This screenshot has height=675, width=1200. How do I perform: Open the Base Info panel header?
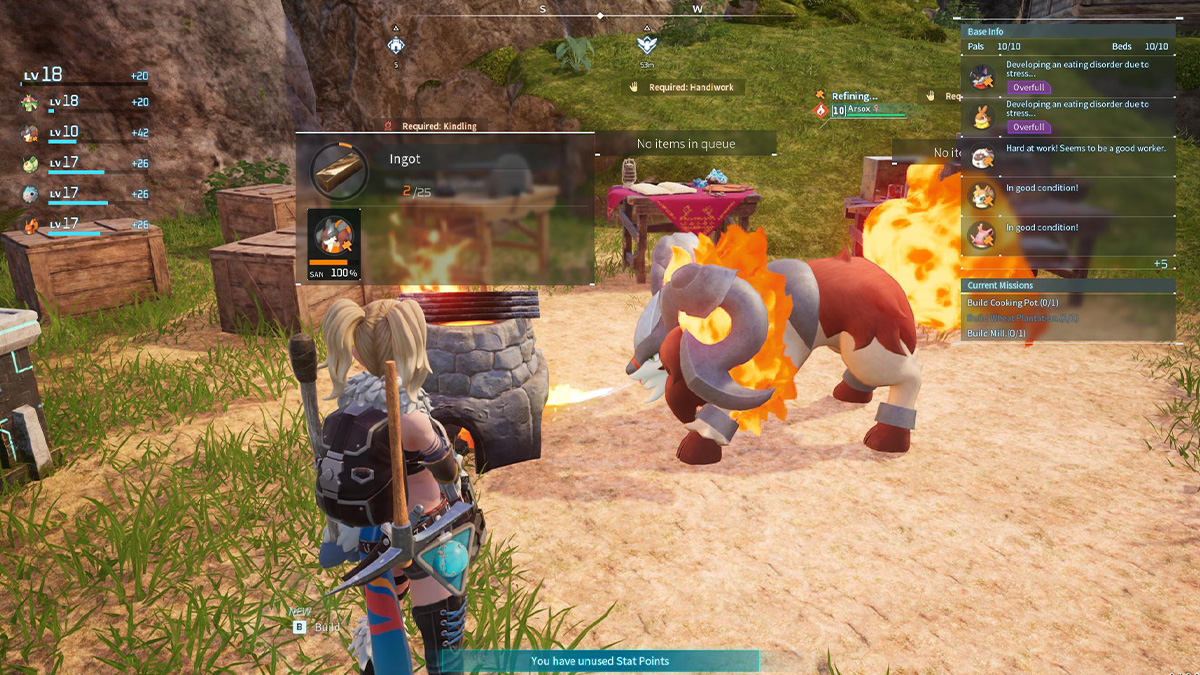point(1068,32)
